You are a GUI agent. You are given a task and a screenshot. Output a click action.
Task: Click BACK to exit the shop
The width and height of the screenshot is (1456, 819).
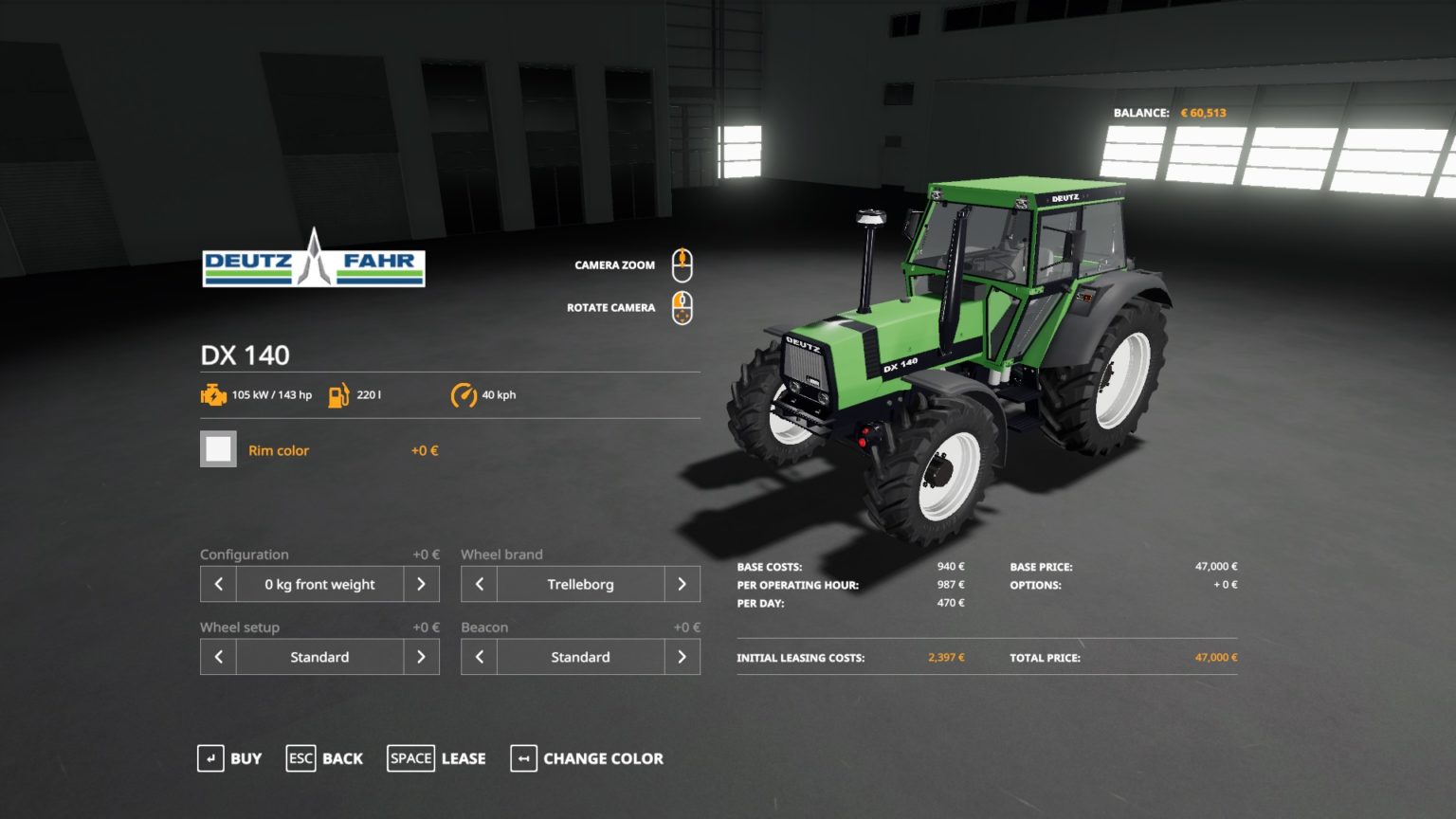click(341, 758)
